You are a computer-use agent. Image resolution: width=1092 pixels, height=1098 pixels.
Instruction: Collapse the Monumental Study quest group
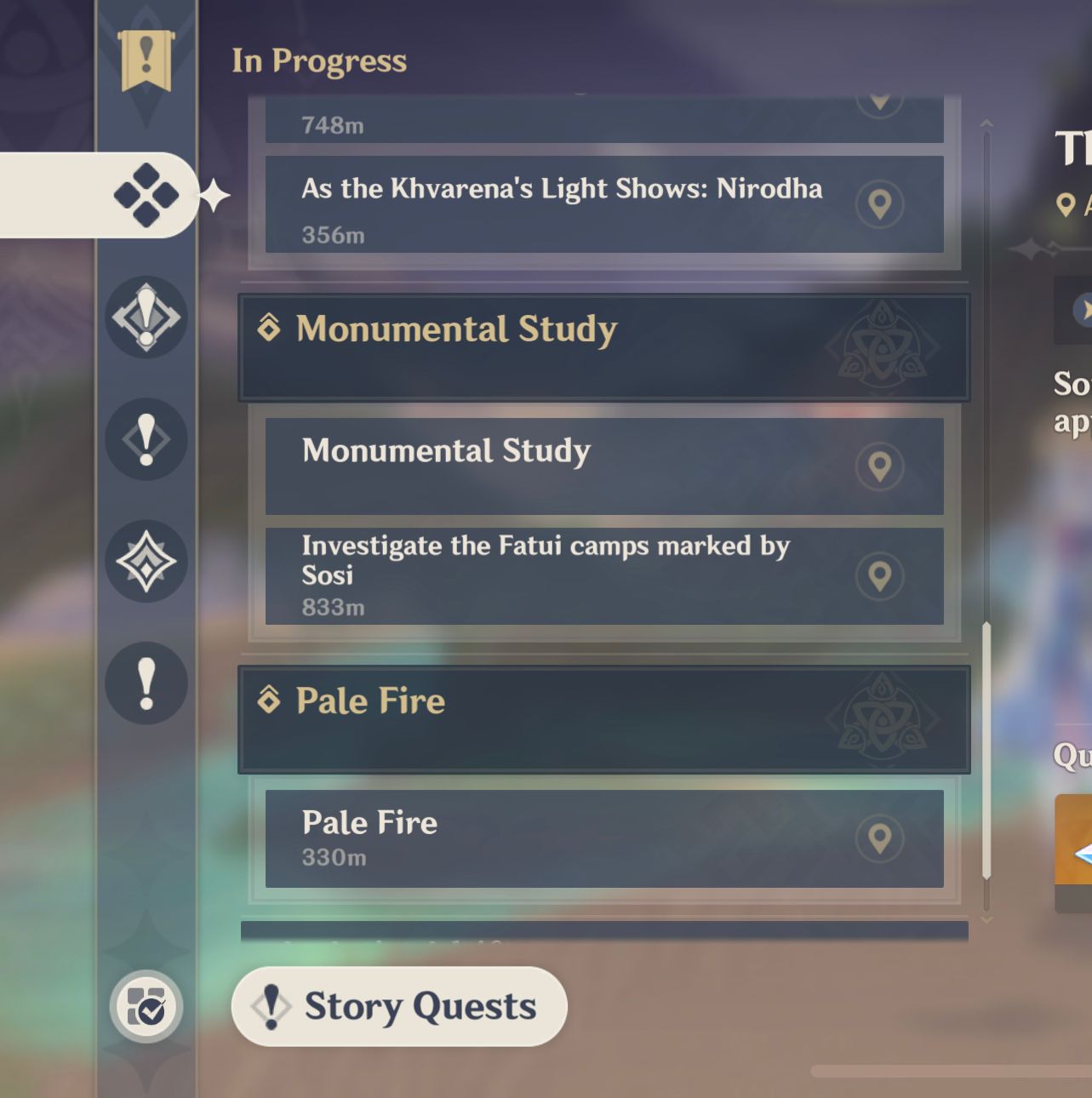(x=604, y=347)
